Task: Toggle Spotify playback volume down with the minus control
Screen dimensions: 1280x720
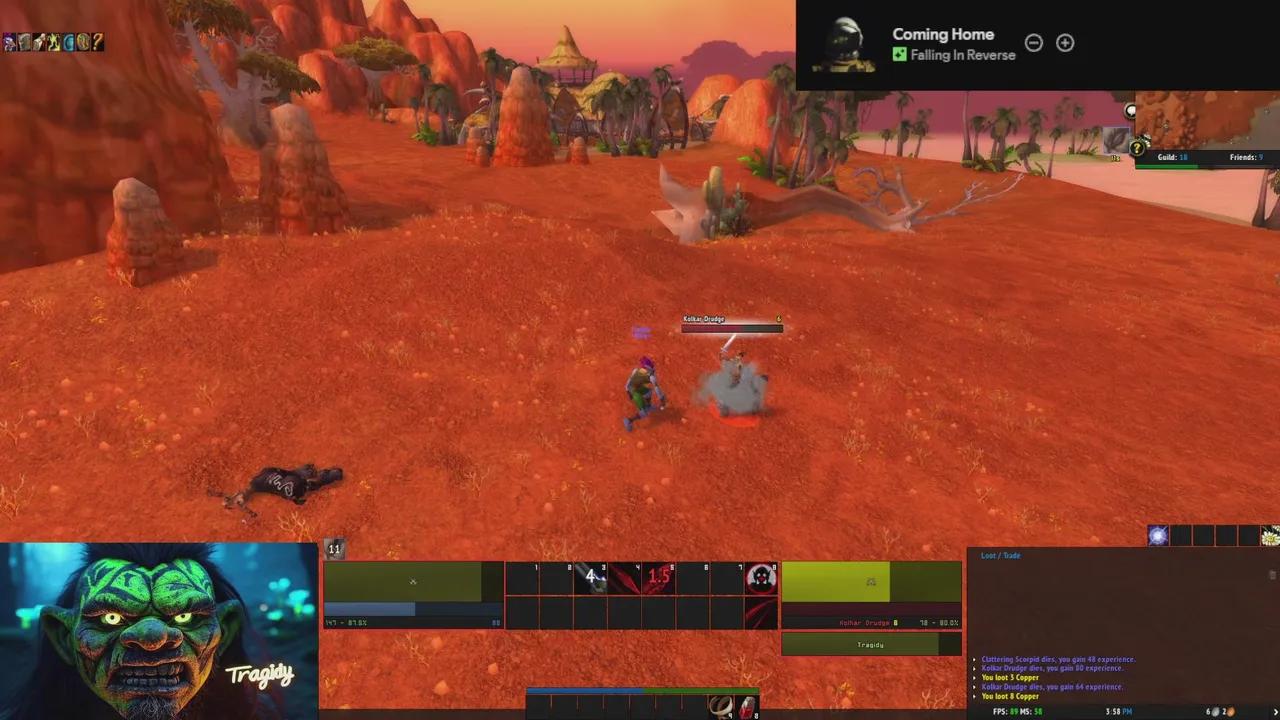Action: click(x=1034, y=42)
